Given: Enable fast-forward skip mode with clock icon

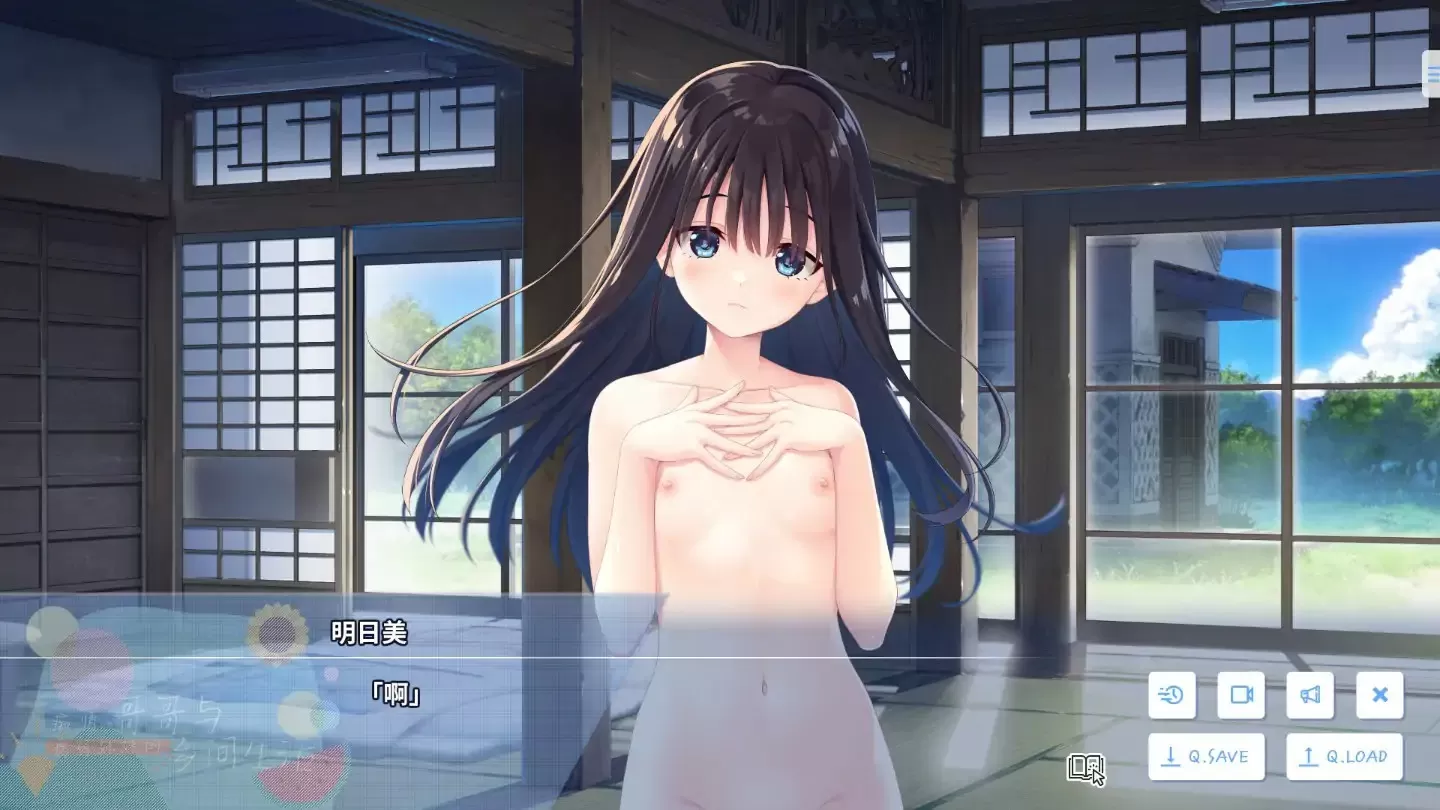Looking at the screenshot, I should [1171, 695].
